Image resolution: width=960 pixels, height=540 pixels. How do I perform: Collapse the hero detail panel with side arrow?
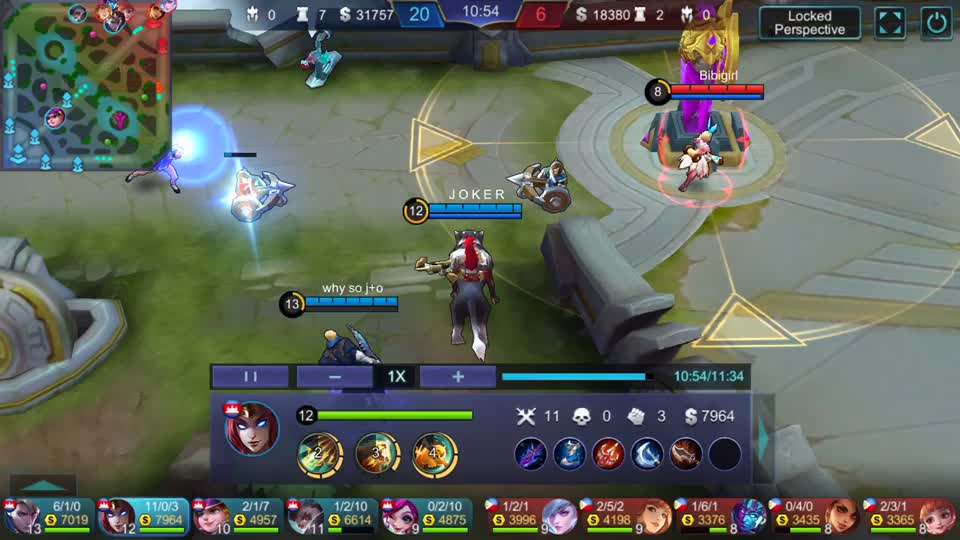[x=765, y=437]
